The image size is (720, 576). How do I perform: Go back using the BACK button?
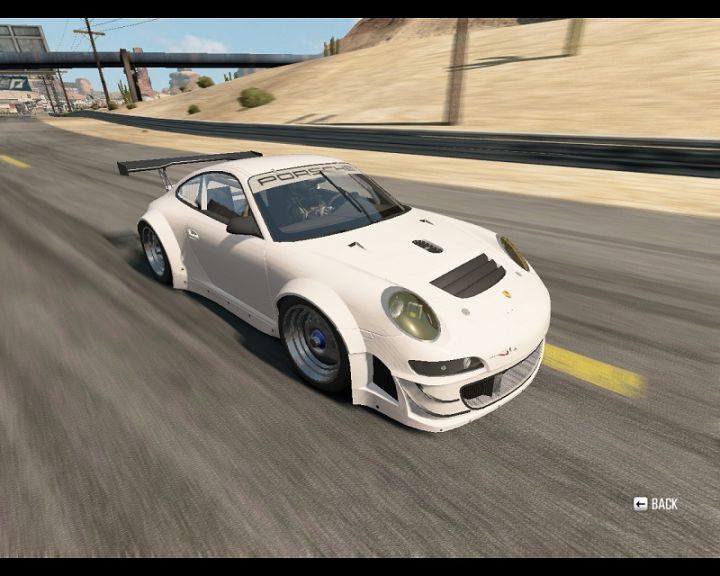coord(656,504)
